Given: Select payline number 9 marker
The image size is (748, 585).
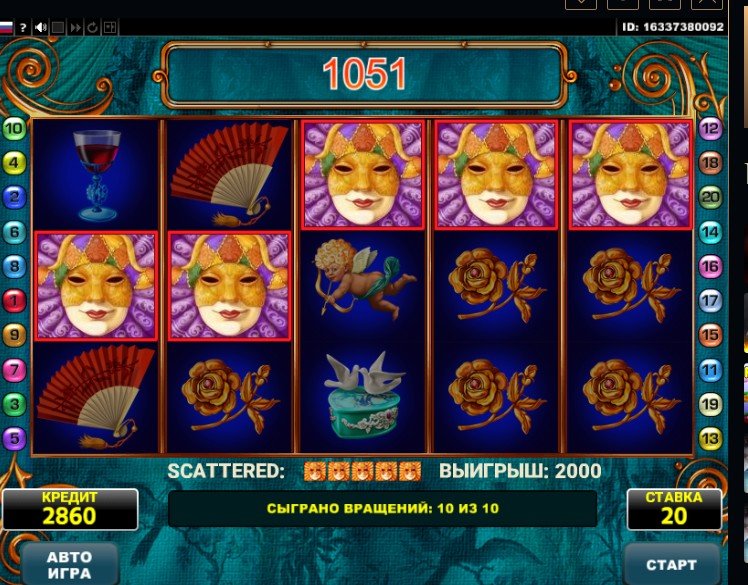Looking at the screenshot, I should [14, 335].
